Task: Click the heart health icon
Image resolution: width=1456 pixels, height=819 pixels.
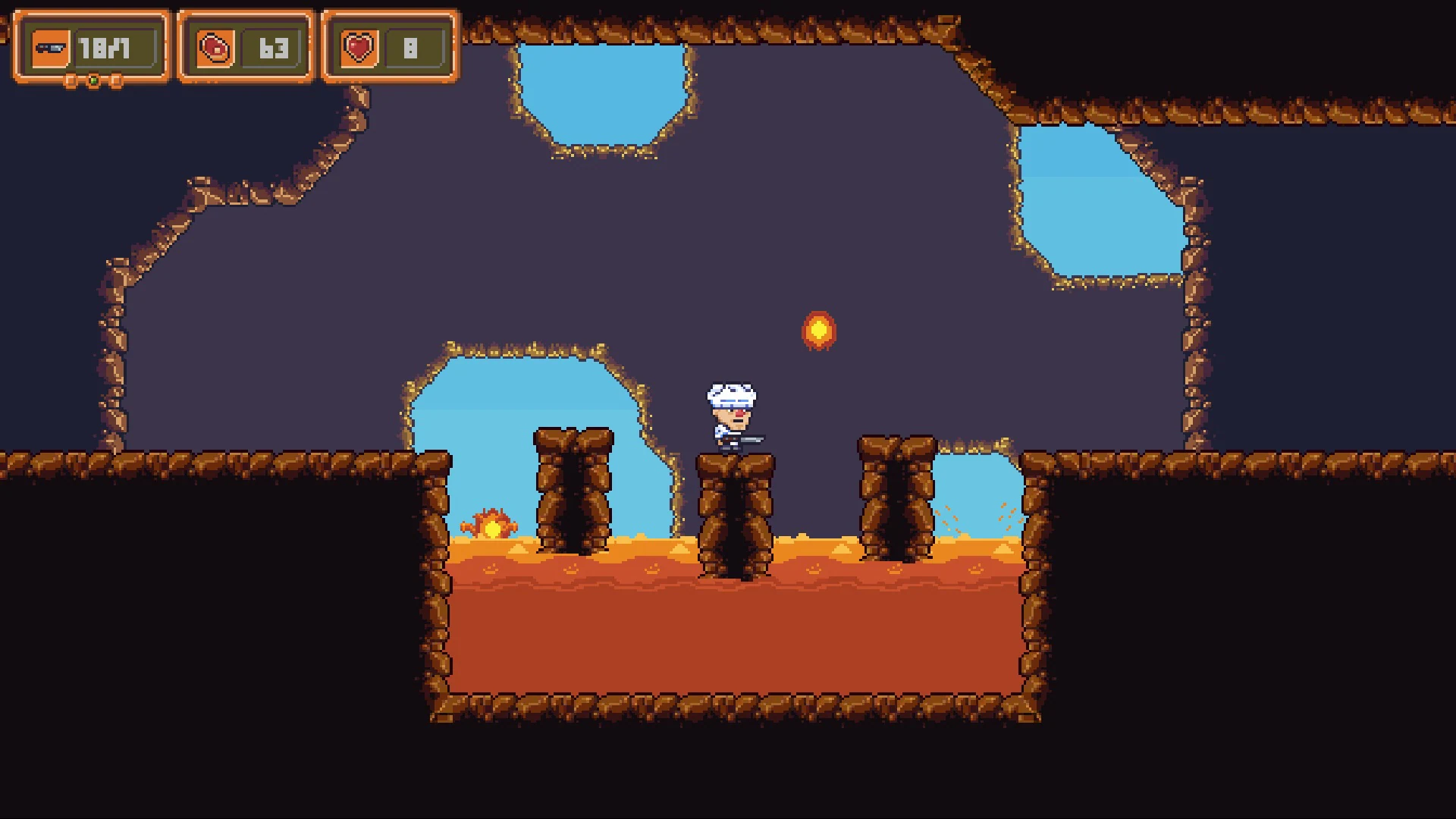Action: (x=358, y=46)
